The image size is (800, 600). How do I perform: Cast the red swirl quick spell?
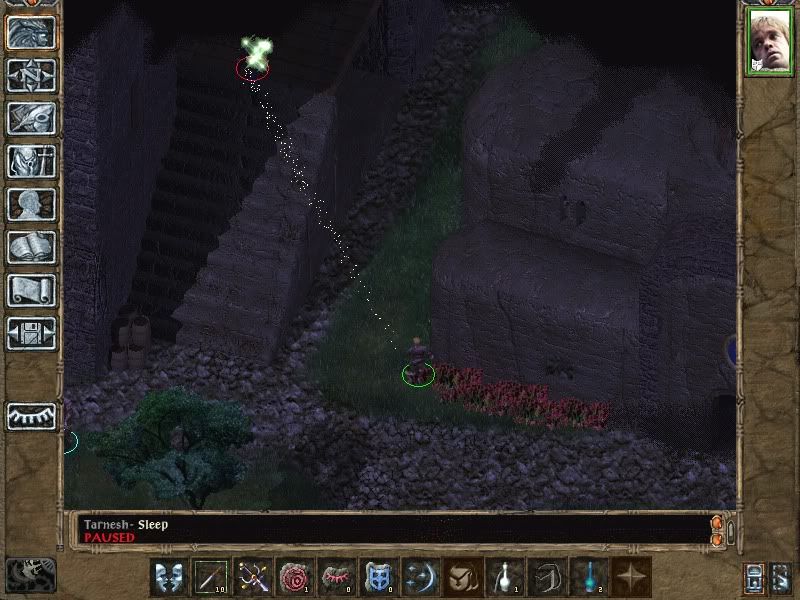[x=295, y=577]
